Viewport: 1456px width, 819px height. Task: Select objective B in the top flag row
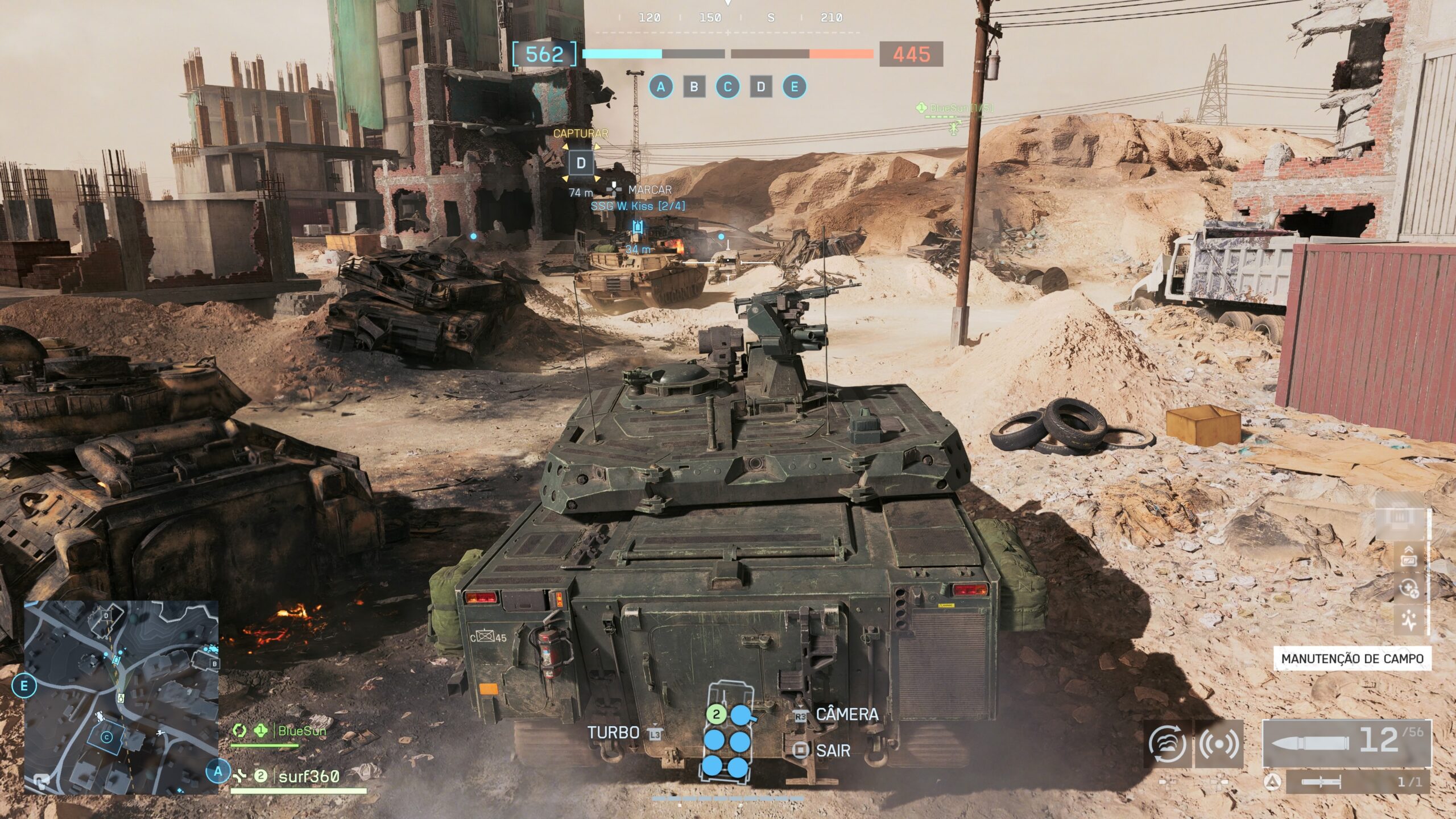694,87
